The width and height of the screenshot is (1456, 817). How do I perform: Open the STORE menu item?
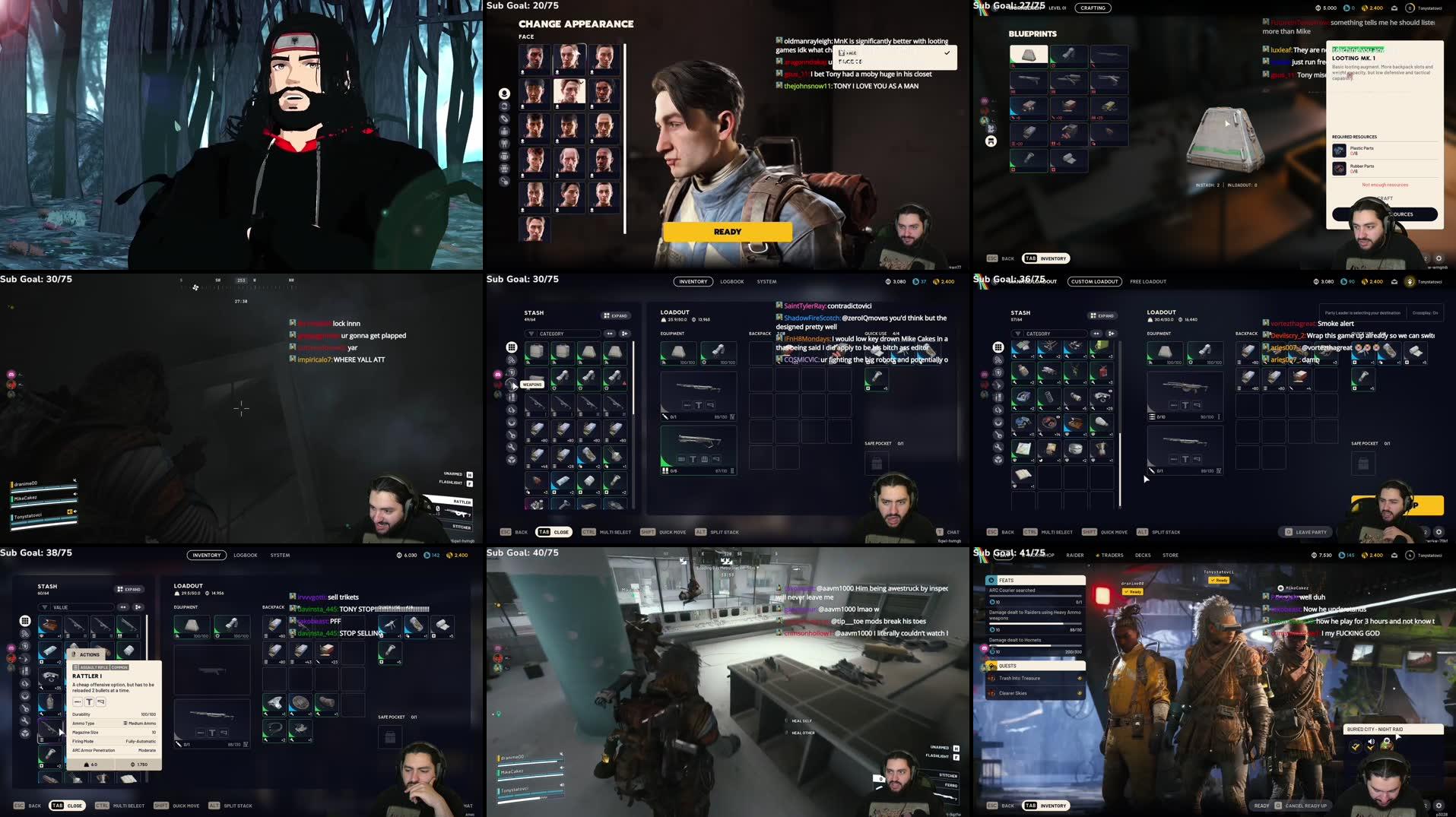[1170, 555]
